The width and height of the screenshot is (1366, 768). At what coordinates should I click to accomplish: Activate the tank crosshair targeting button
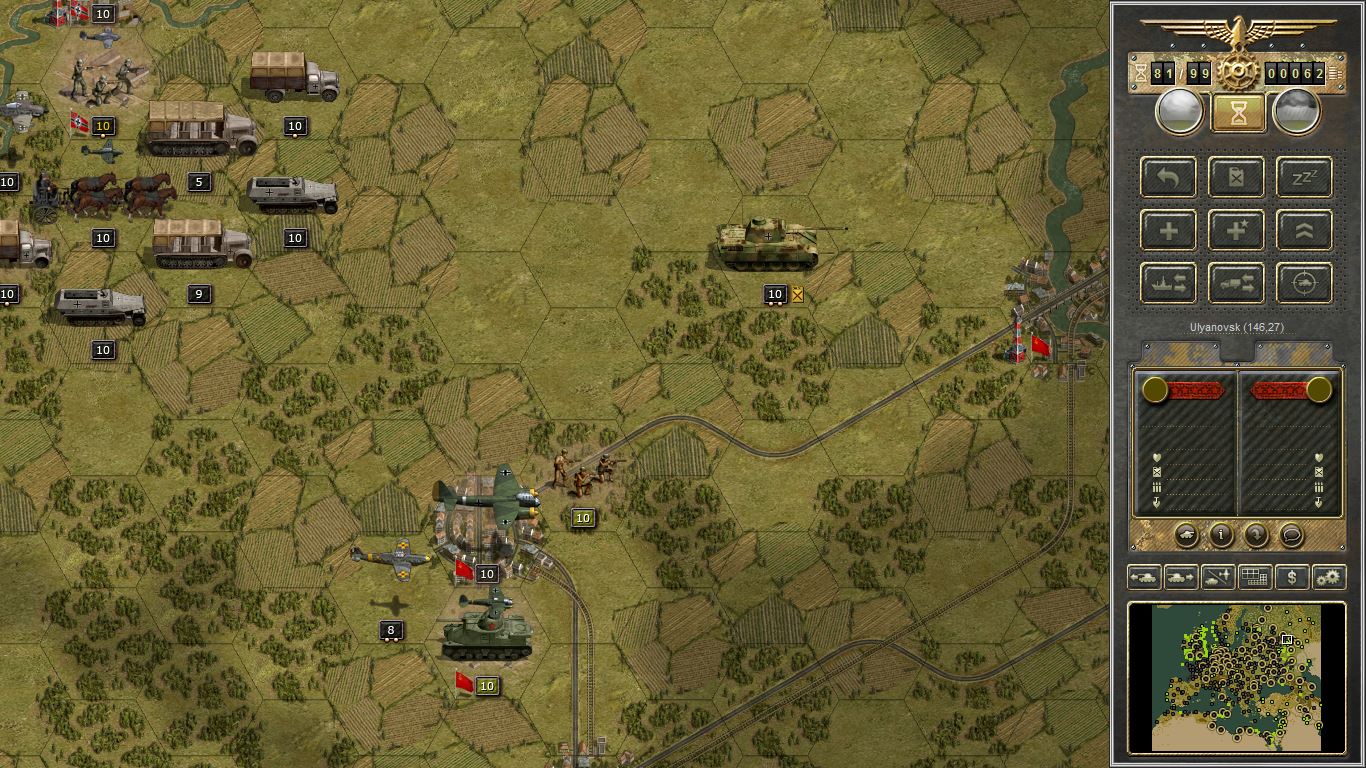[x=1304, y=283]
